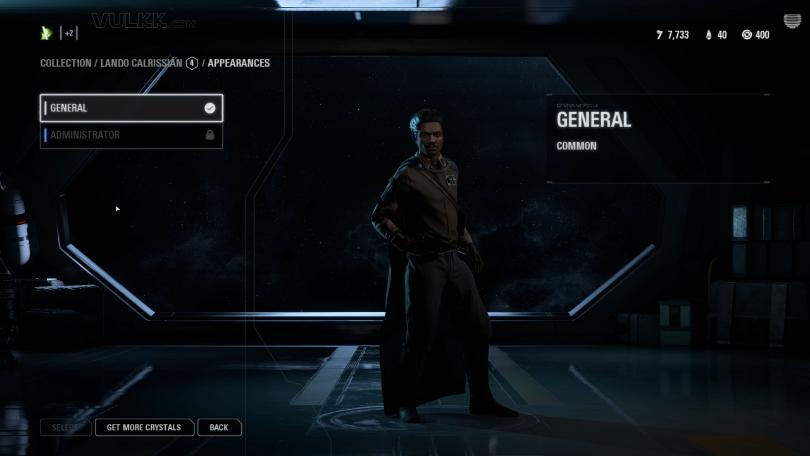Click the Get More Crystals button

tap(144, 427)
